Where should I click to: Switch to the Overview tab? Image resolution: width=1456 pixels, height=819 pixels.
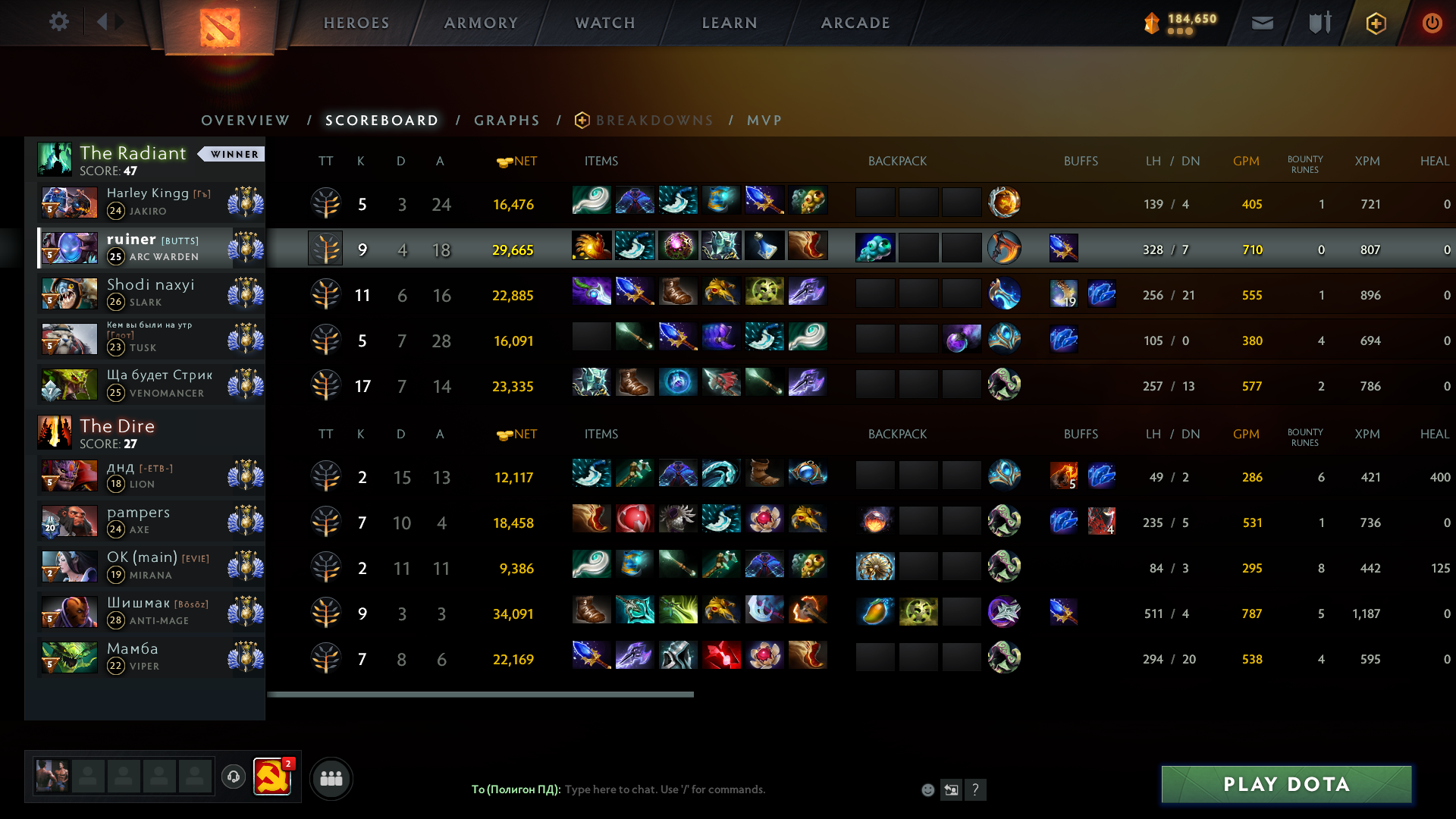(245, 121)
